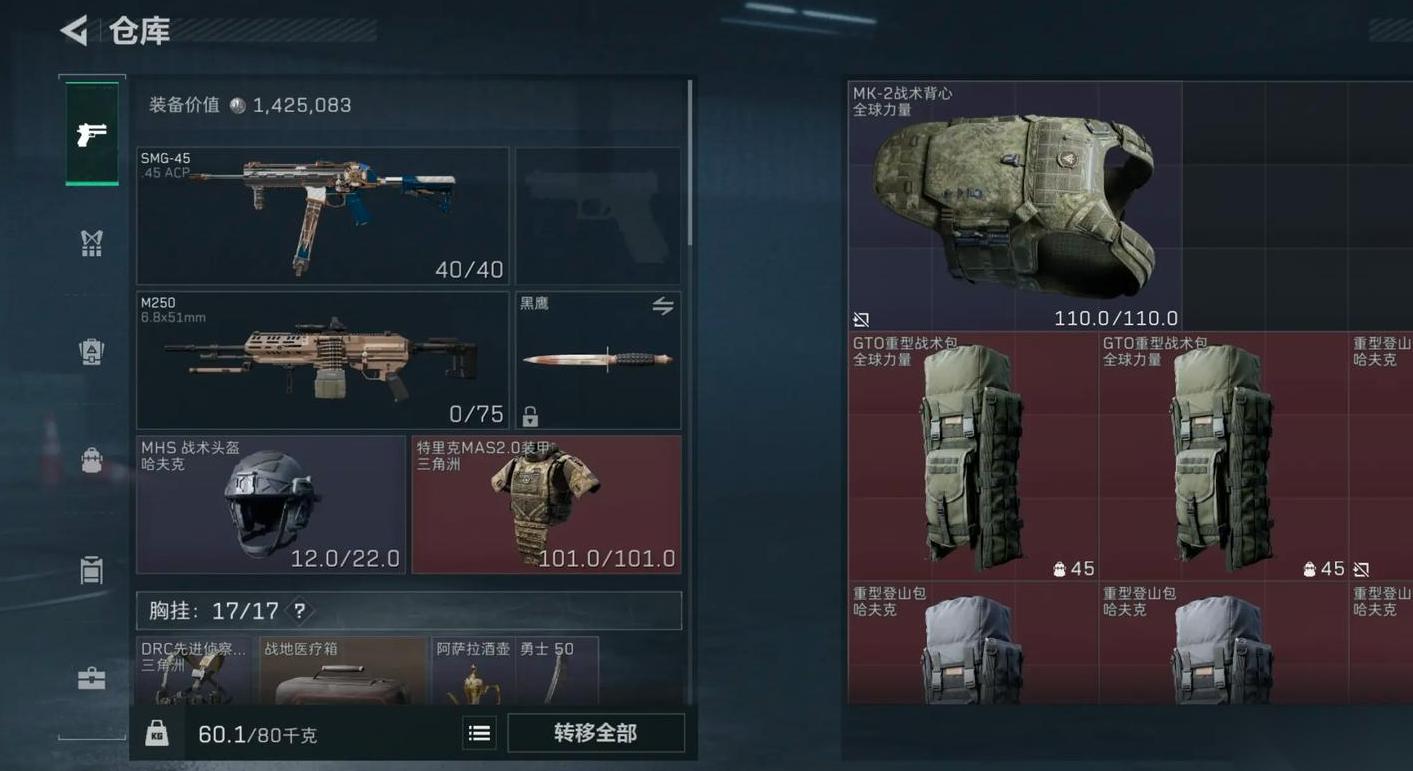Select the 勇士 50 item
Image resolution: width=1413 pixels, height=771 pixels.
[x=557, y=672]
